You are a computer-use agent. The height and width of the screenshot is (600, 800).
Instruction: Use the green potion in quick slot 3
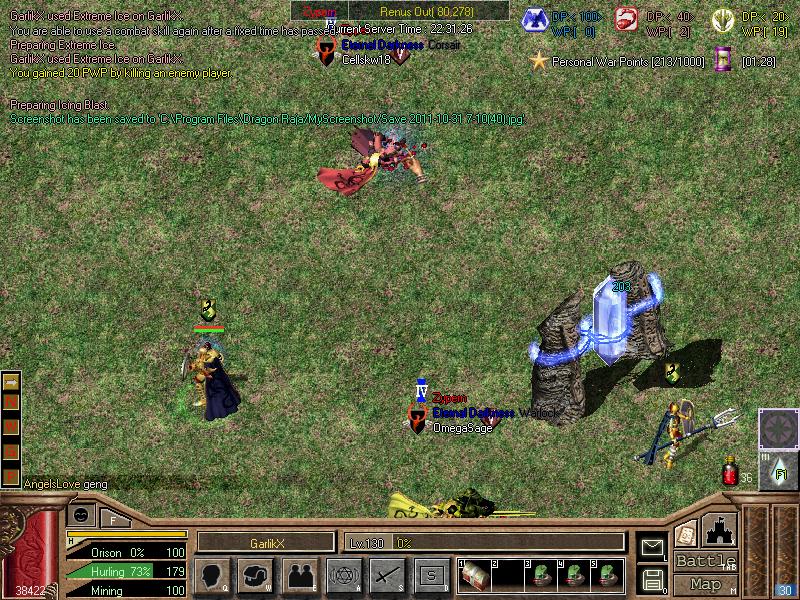(541, 574)
